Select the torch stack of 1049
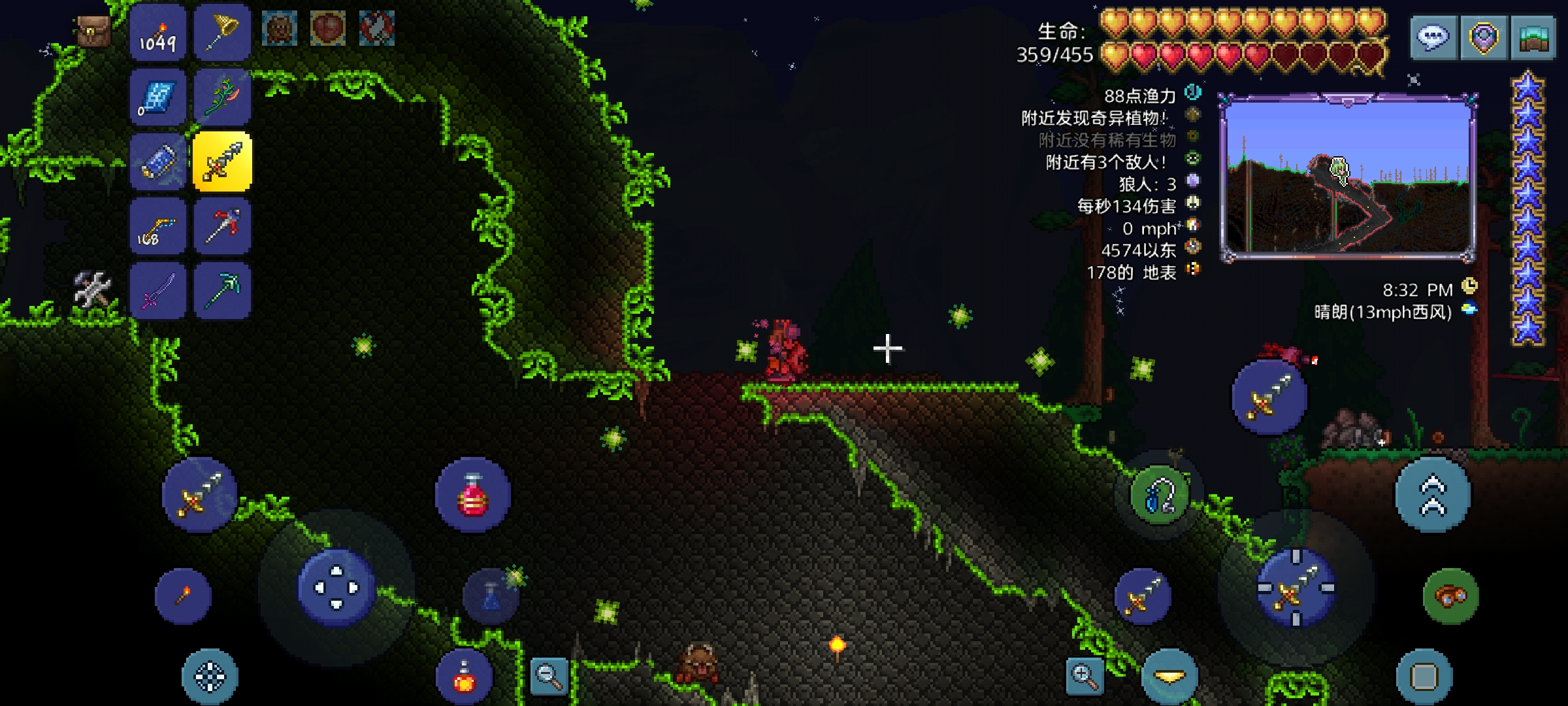The image size is (1568, 706). [157, 33]
